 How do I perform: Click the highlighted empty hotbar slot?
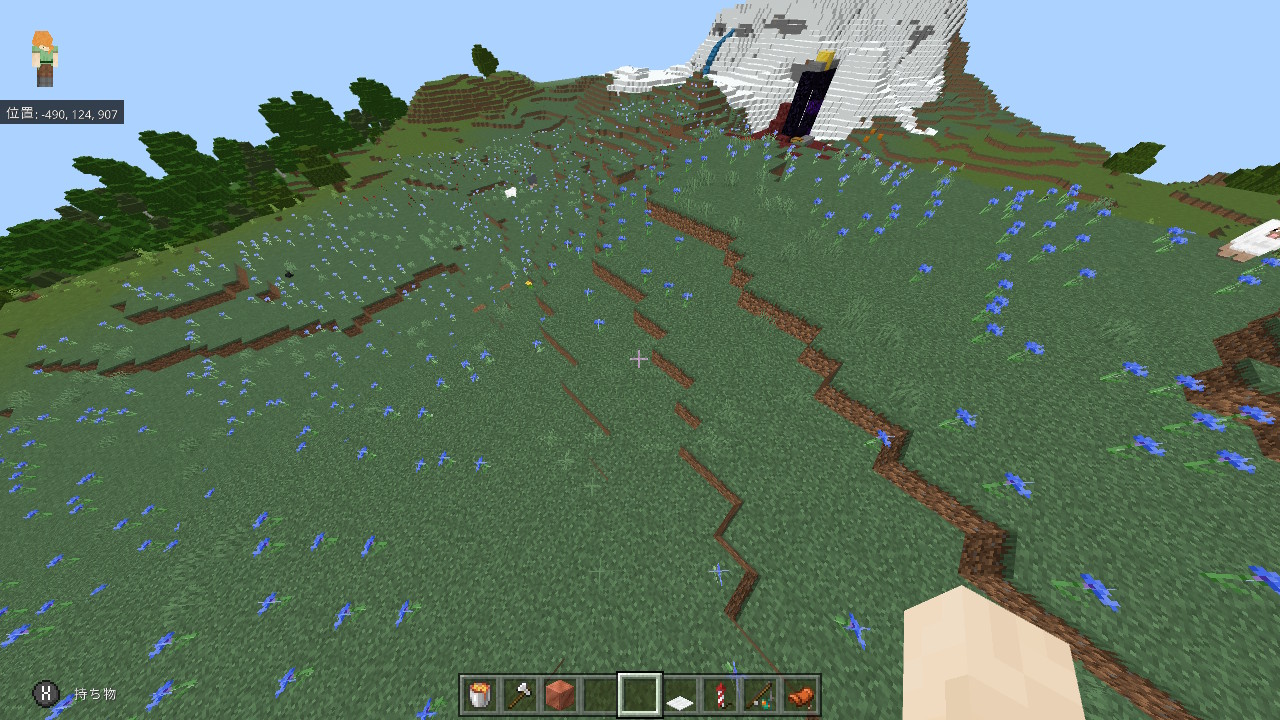[640, 694]
